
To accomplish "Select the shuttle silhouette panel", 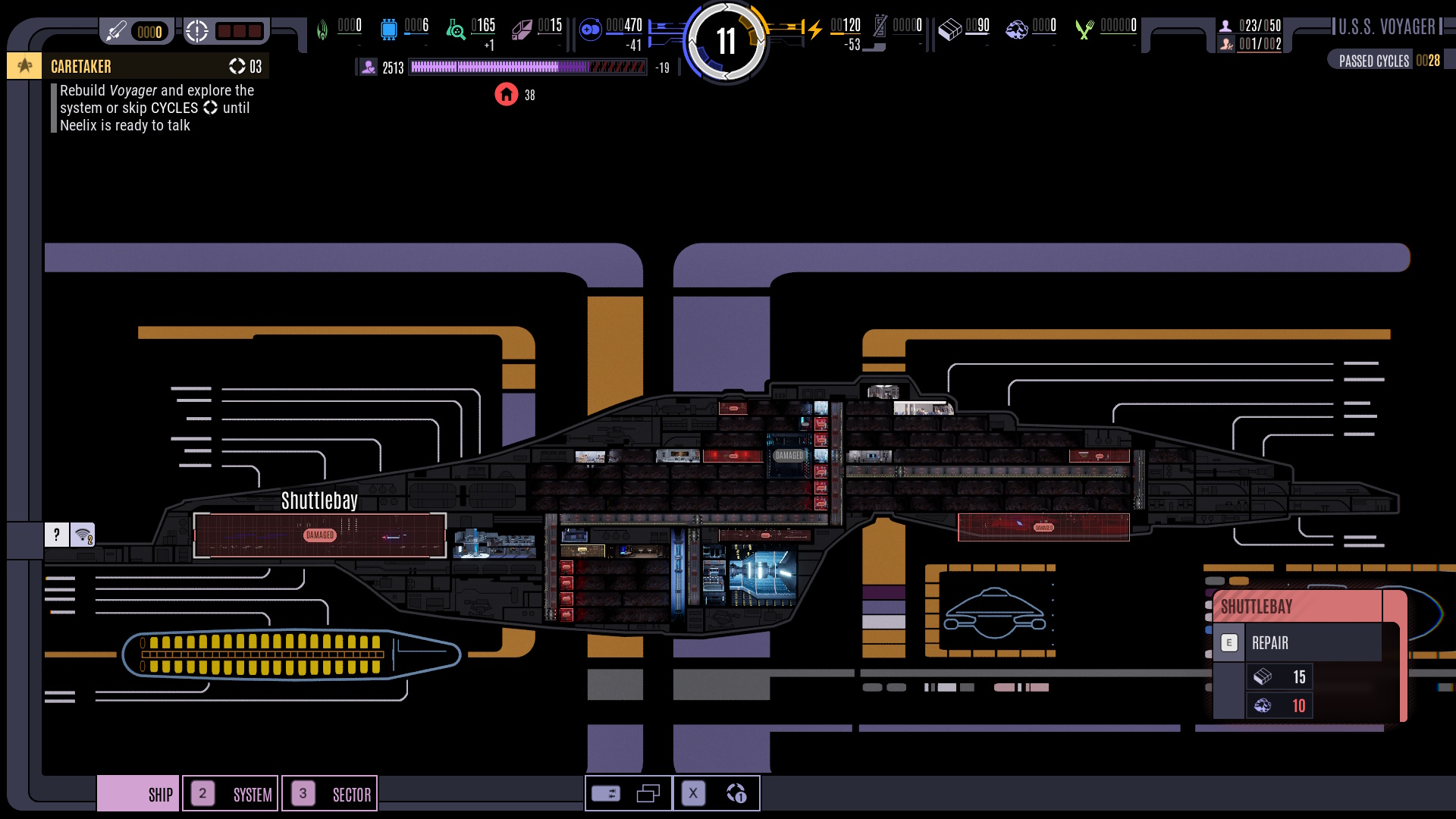I will 994,611.
